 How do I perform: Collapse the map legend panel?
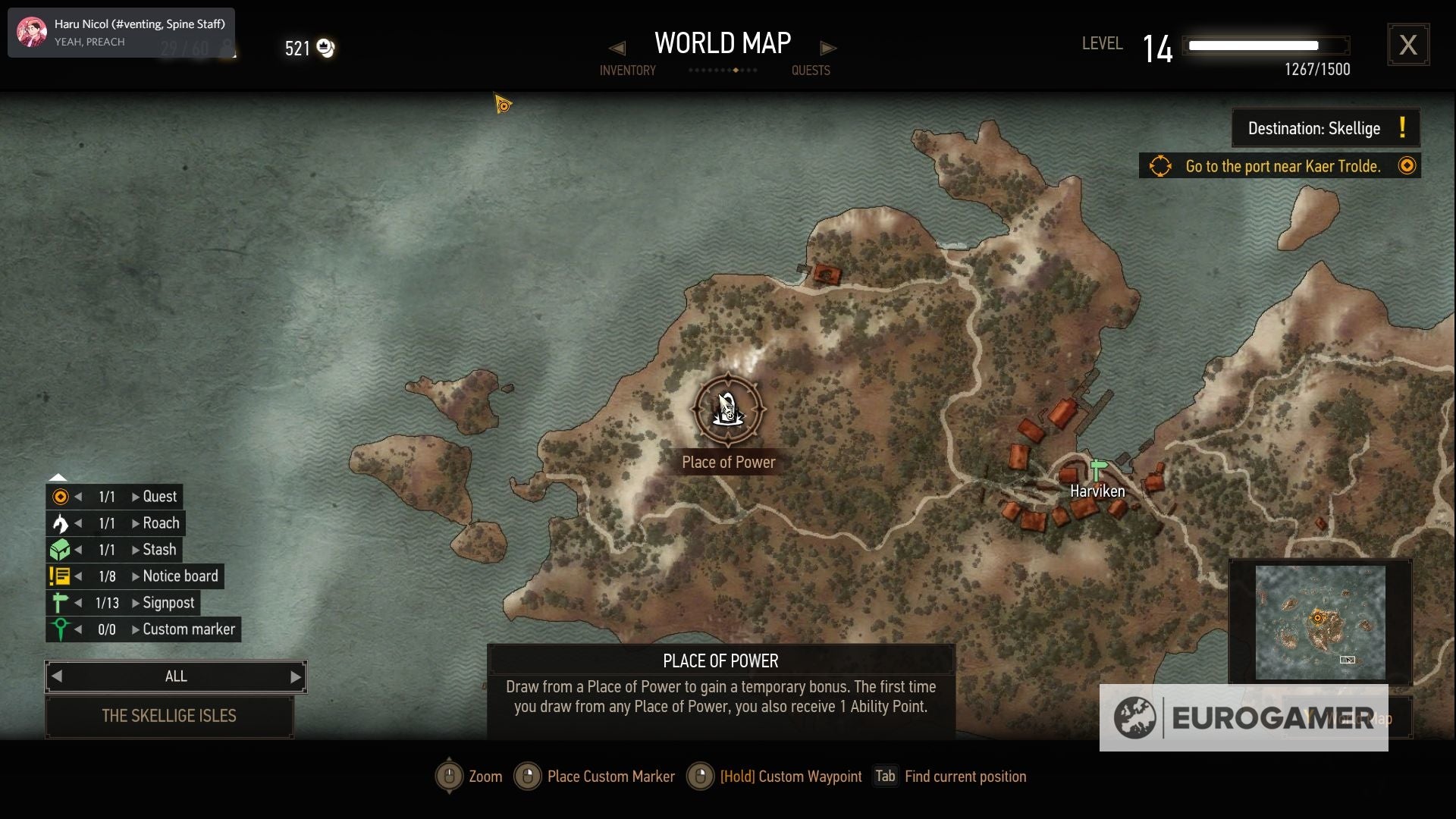point(58,477)
